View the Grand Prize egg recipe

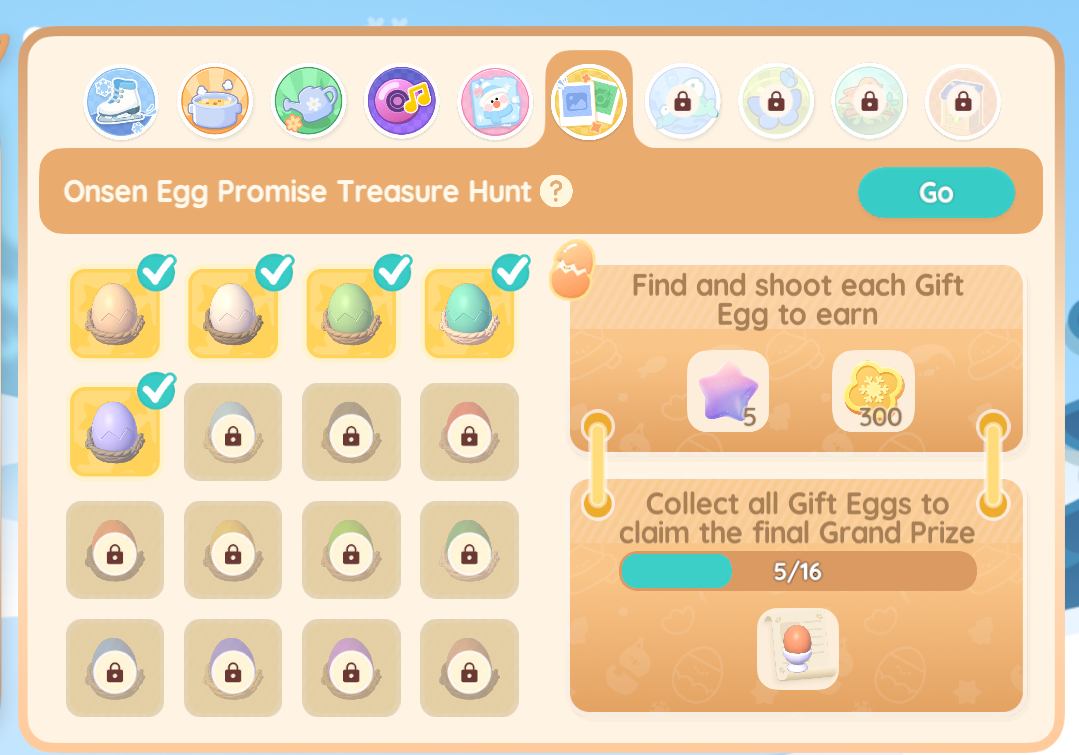coord(797,648)
